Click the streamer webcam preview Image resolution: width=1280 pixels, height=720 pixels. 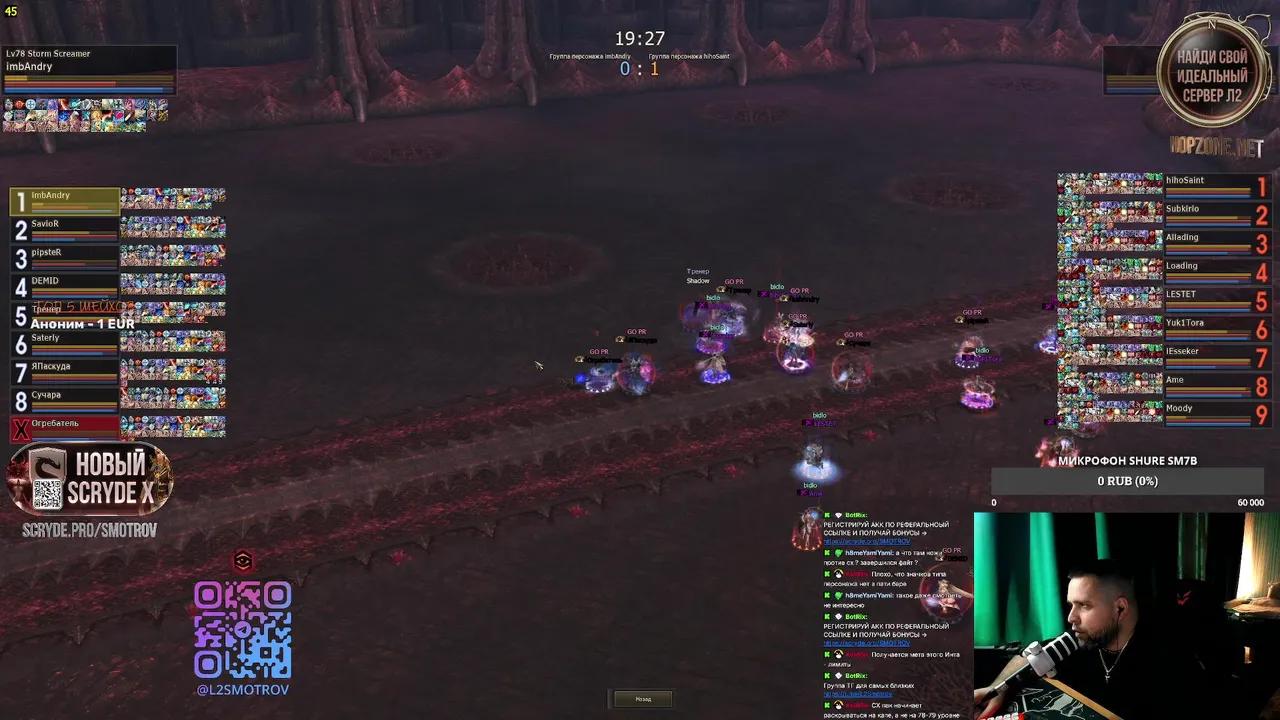[x=1125, y=615]
